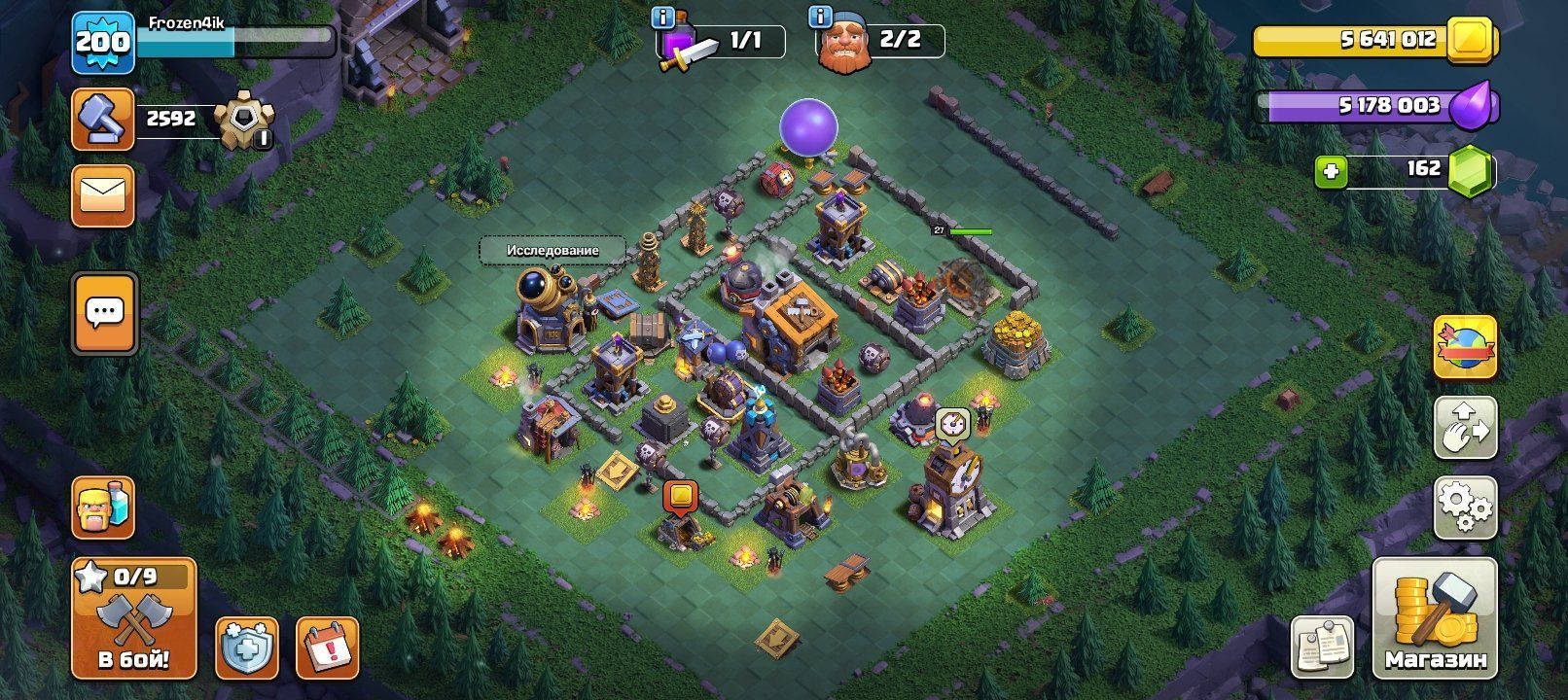
Task: Show info for the 1/1 sword counter
Action: pos(664,17)
